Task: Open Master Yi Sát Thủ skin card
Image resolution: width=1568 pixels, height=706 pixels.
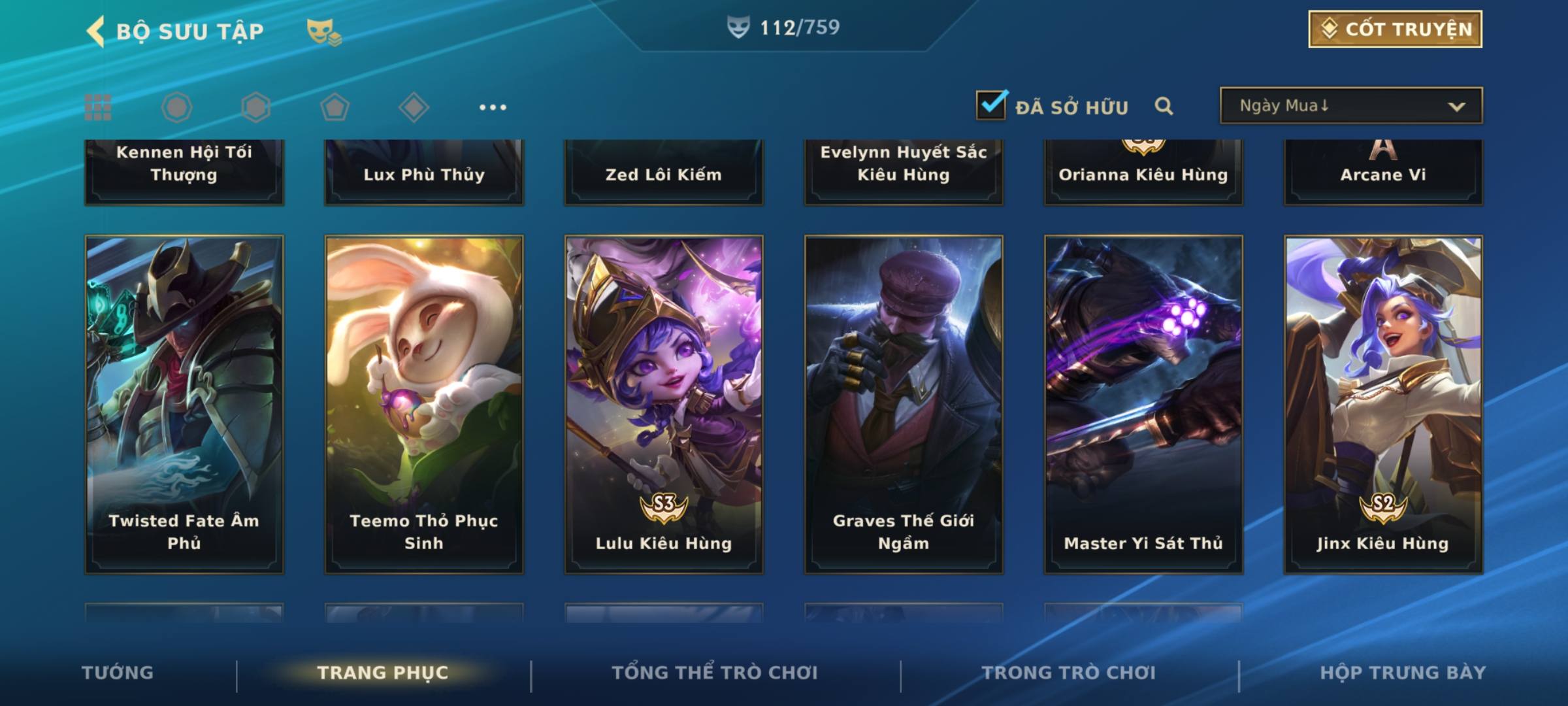Action: [1143, 404]
